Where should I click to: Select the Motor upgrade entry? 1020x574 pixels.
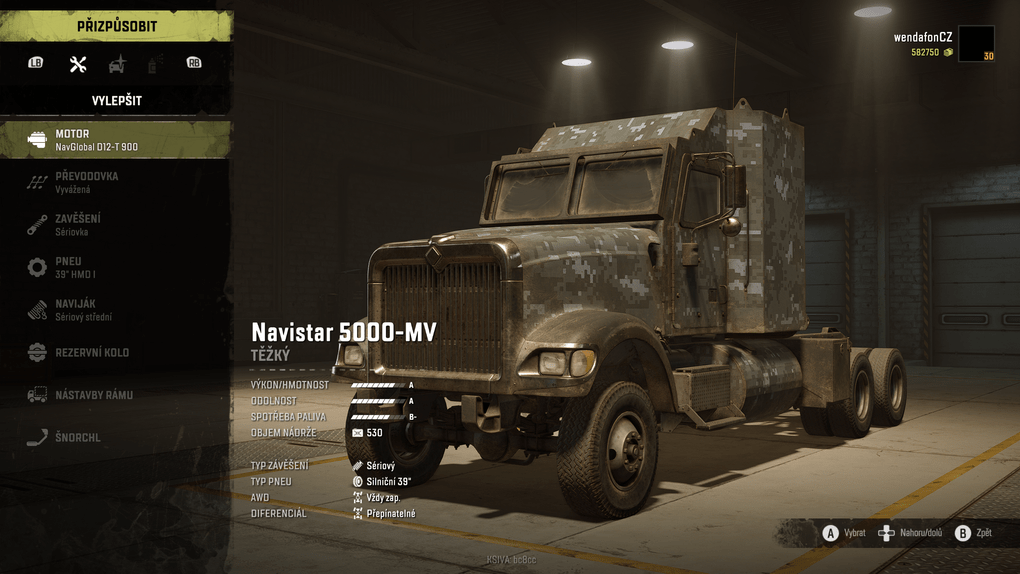tap(115, 140)
